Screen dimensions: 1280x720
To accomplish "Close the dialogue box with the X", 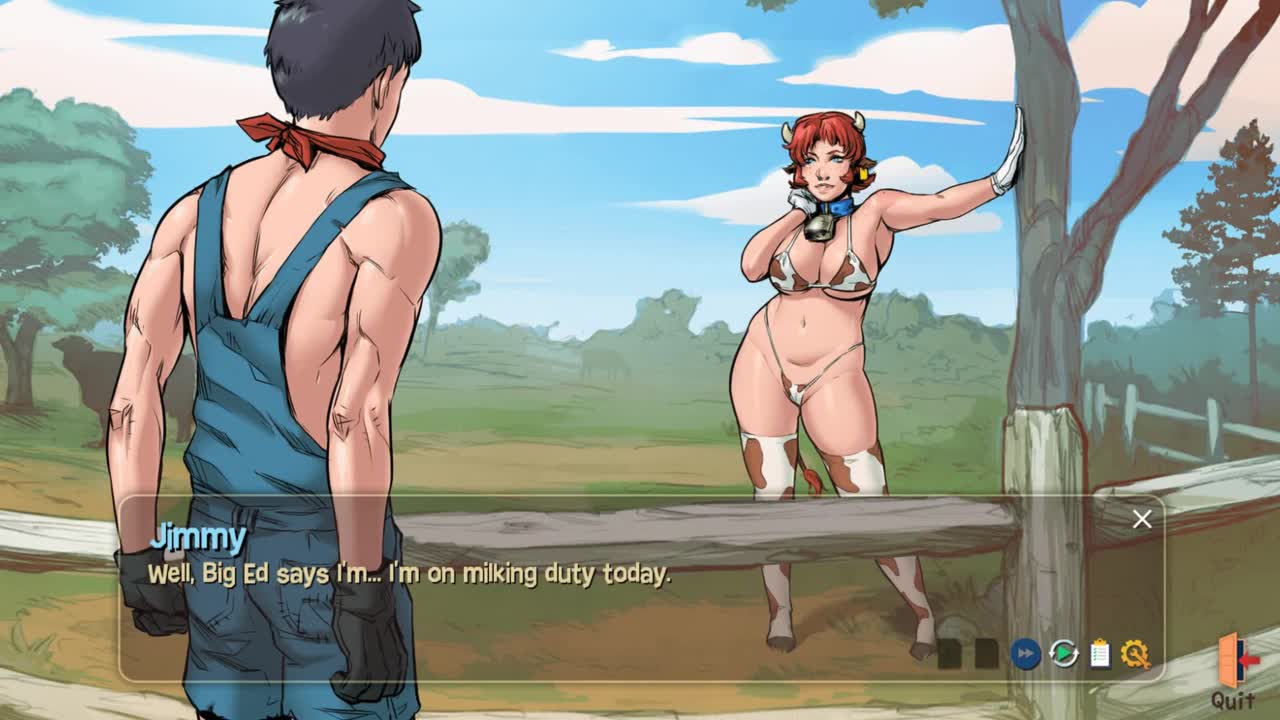I will coord(1142,518).
